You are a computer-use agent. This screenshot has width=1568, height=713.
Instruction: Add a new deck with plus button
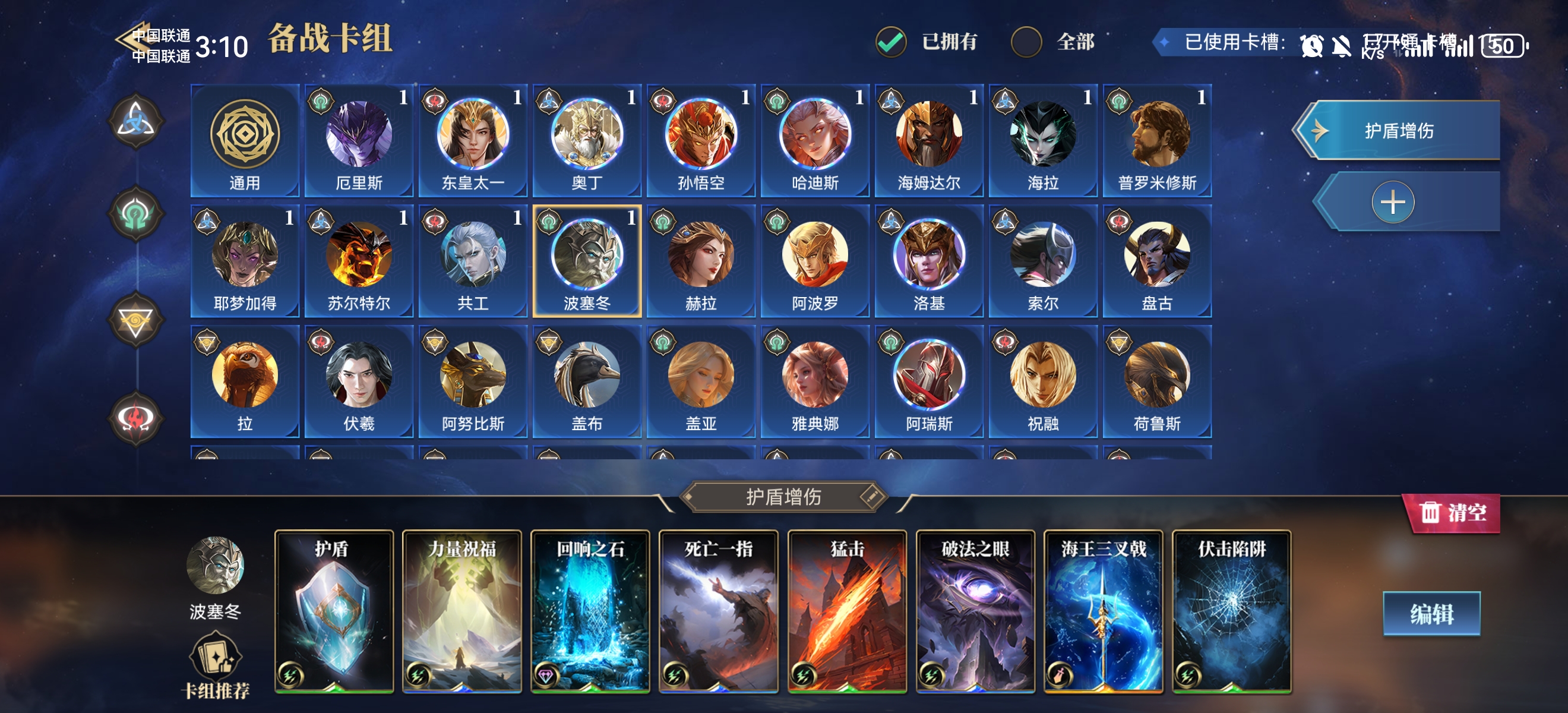pos(1393,202)
